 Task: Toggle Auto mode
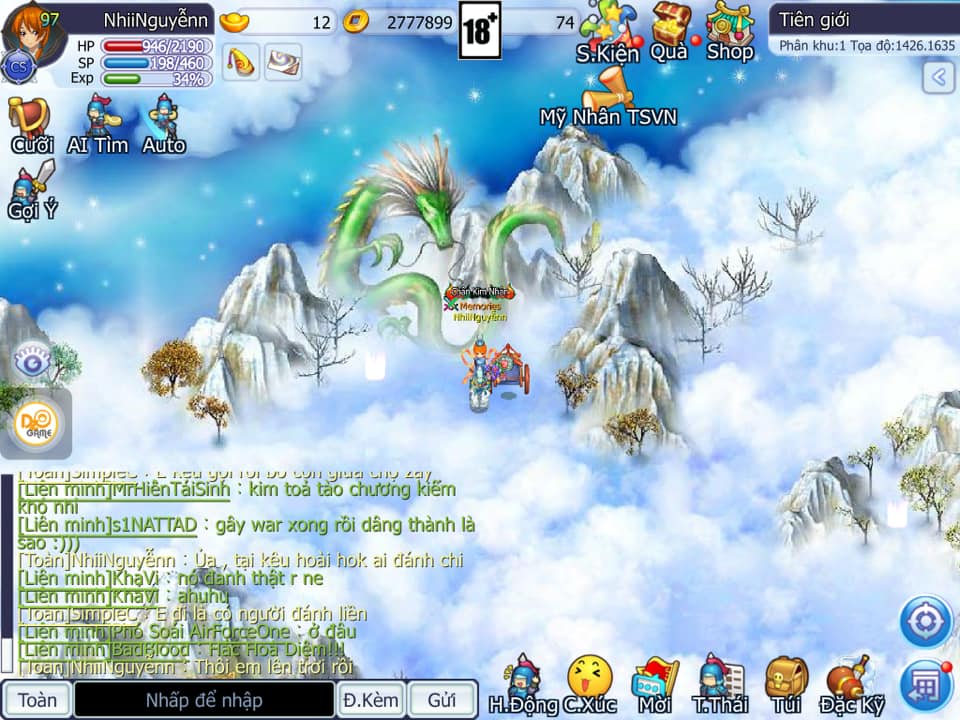[164, 125]
